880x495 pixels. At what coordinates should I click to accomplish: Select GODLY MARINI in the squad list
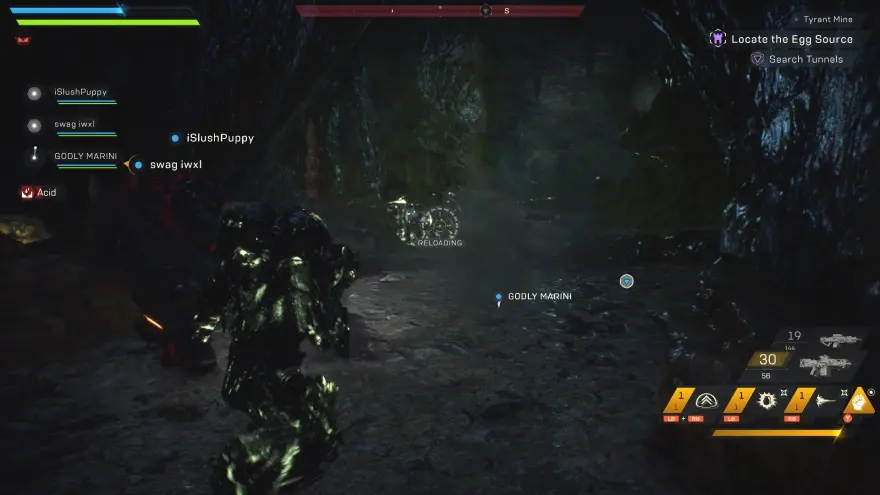coord(84,156)
